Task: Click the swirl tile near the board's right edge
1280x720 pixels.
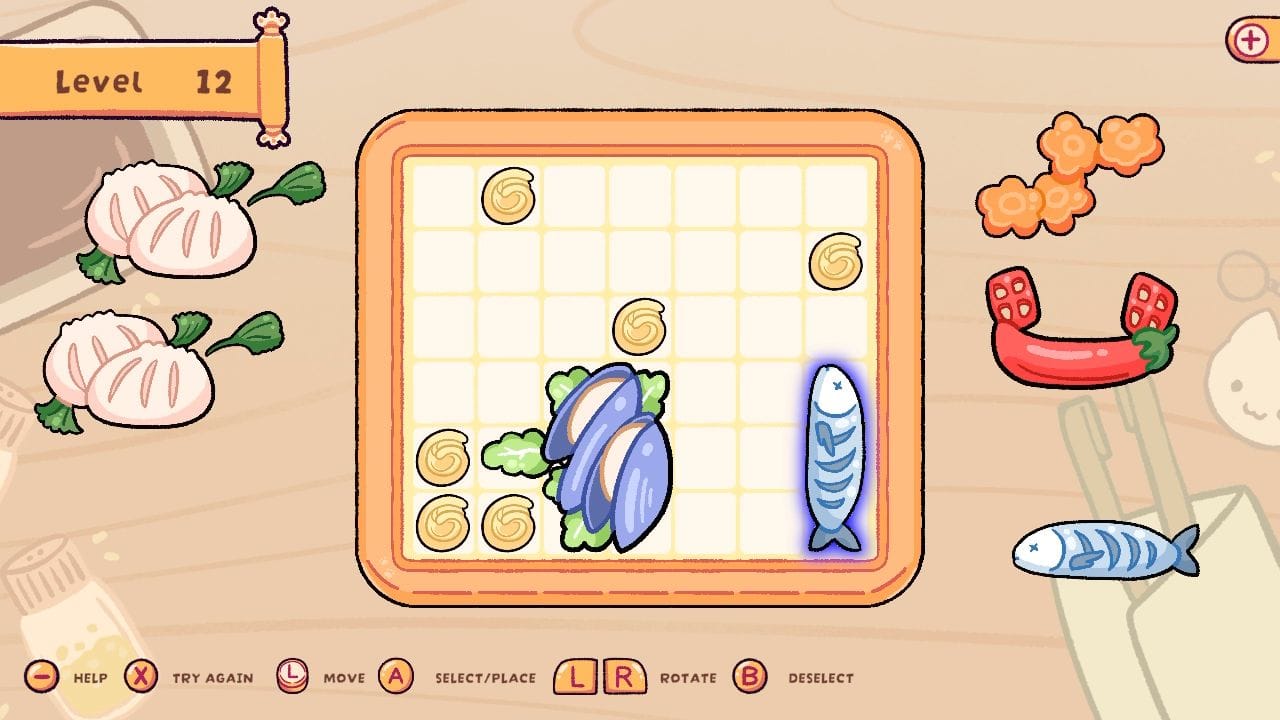Action: (x=837, y=262)
